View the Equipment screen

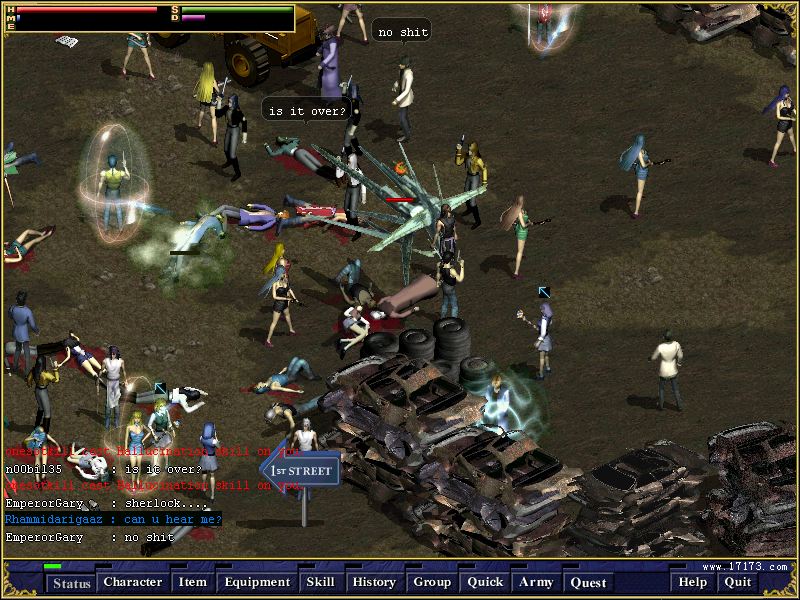pyautogui.click(x=257, y=582)
